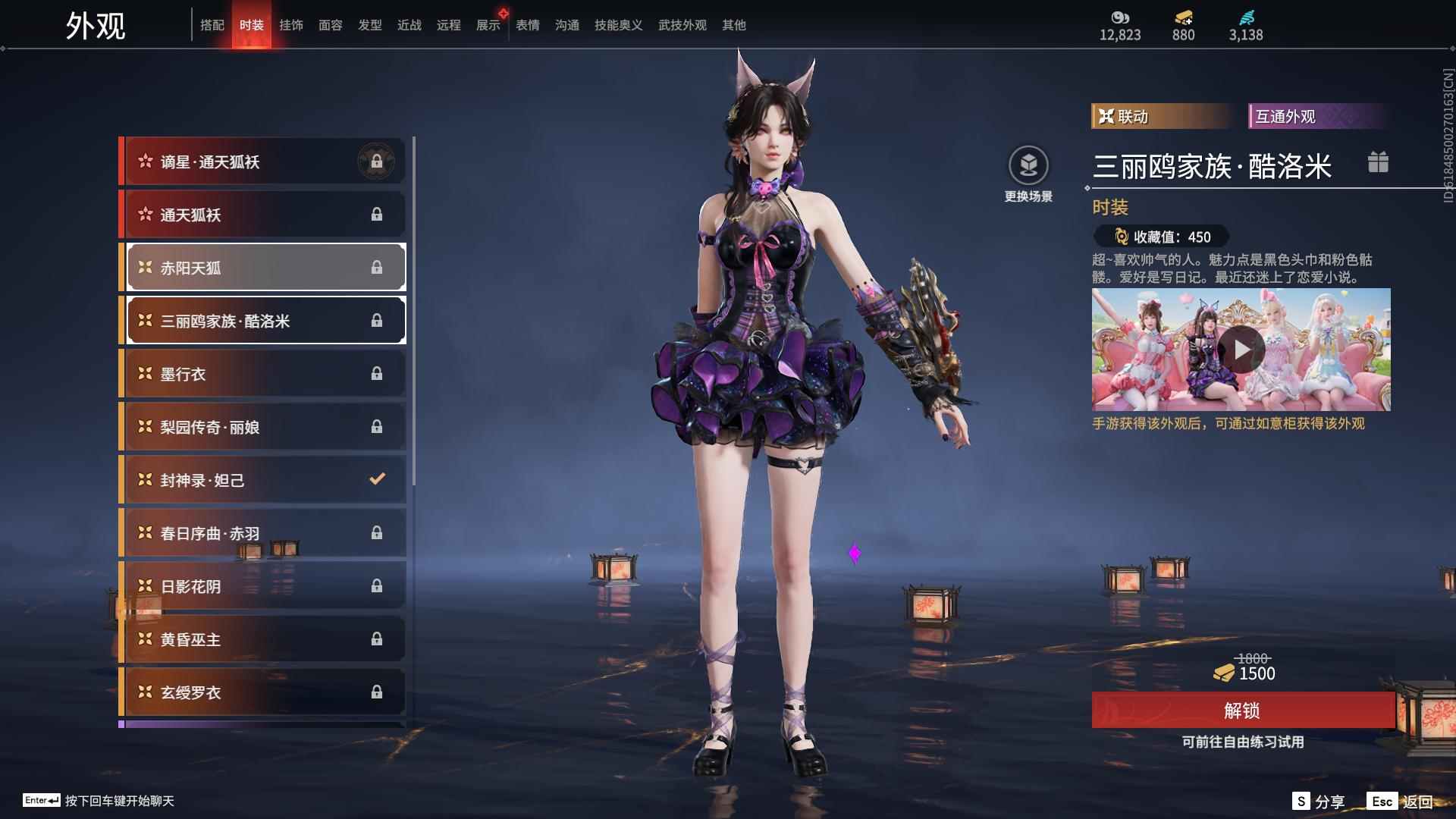Click the S share icon at bottom right
The image size is (1456, 819).
[1300, 800]
